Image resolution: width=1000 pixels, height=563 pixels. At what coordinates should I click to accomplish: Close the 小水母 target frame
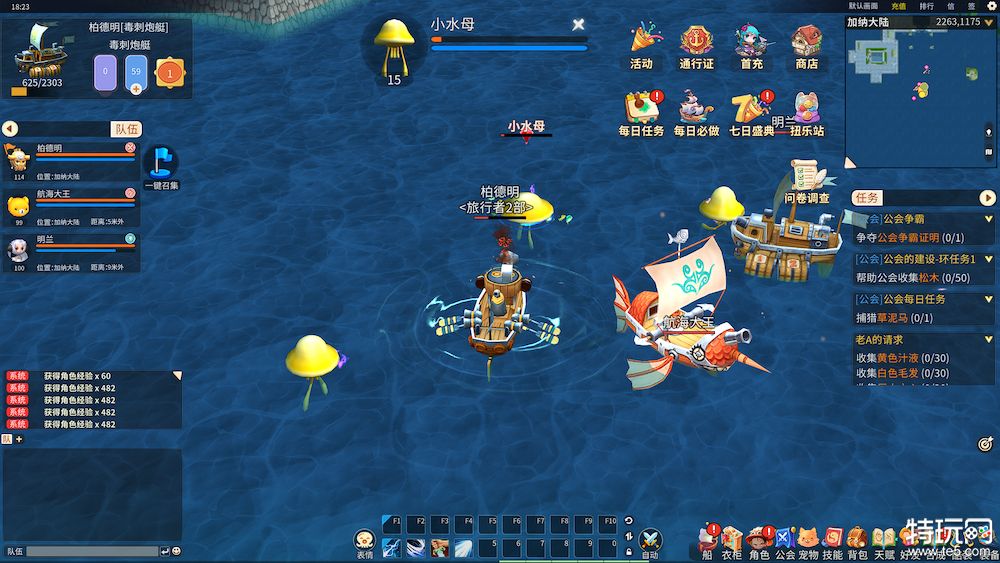[578, 24]
